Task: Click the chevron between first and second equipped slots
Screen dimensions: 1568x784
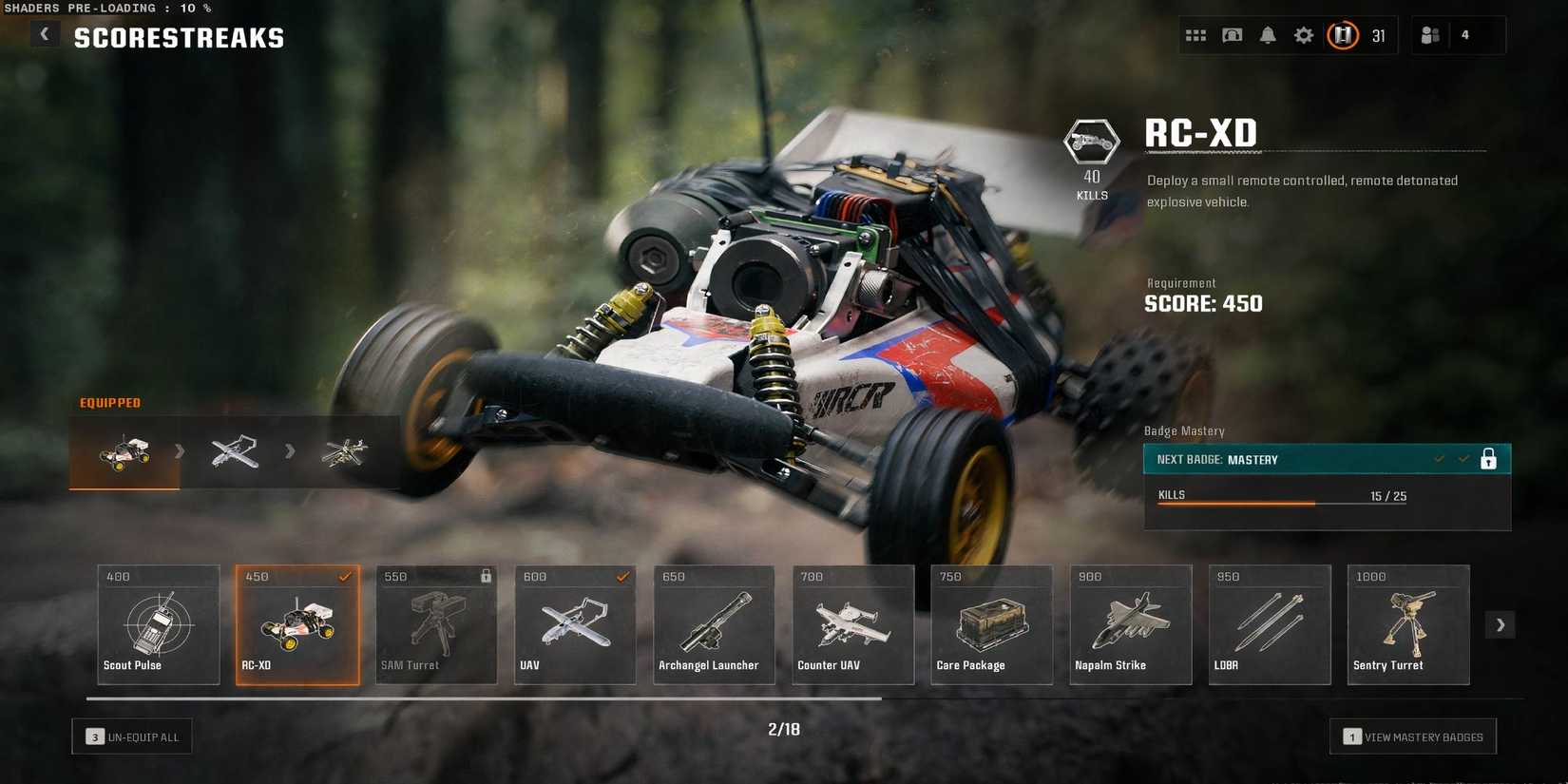Action: click(181, 451)
